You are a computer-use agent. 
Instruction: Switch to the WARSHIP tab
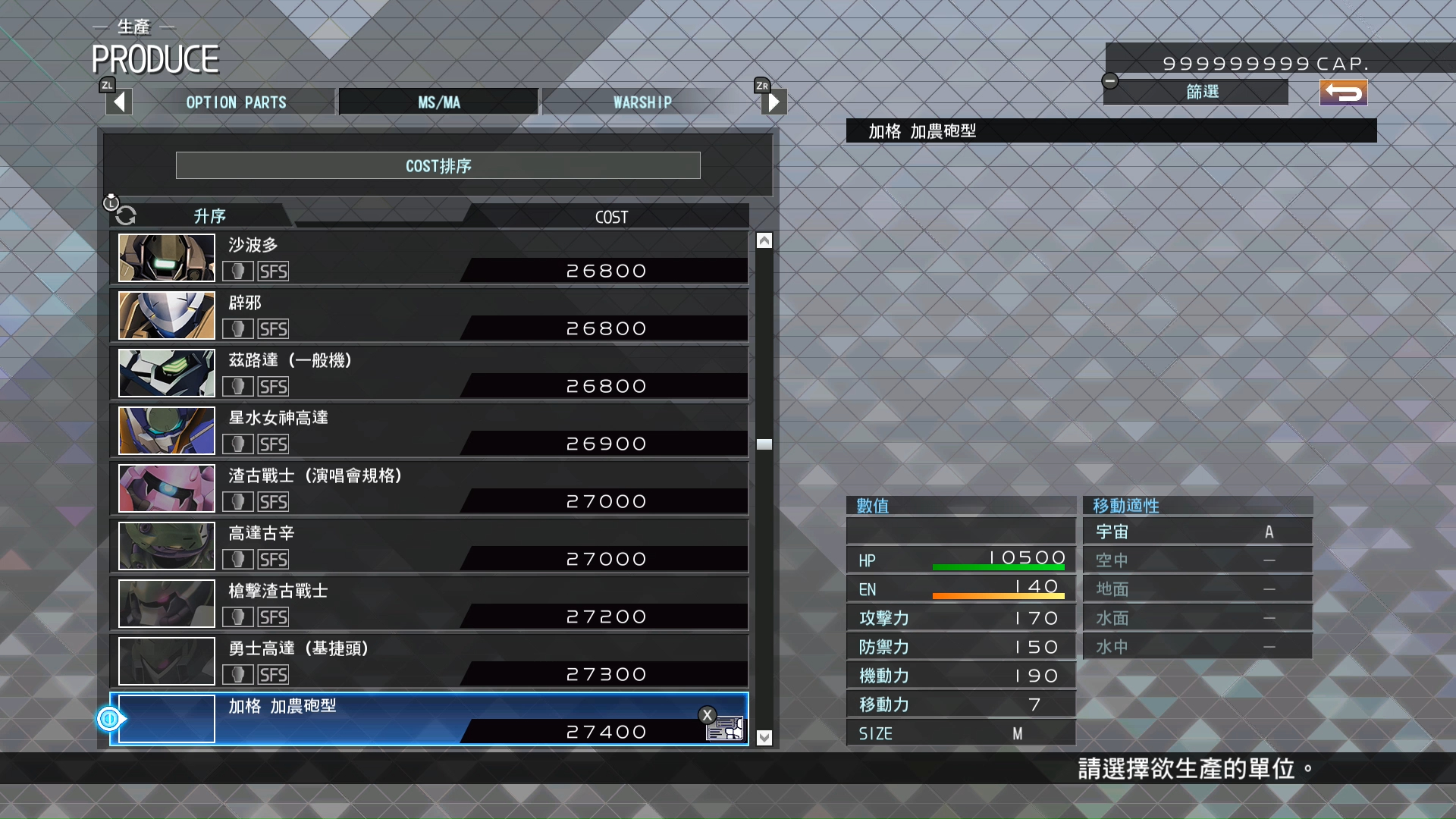click(x=642, y=101)
